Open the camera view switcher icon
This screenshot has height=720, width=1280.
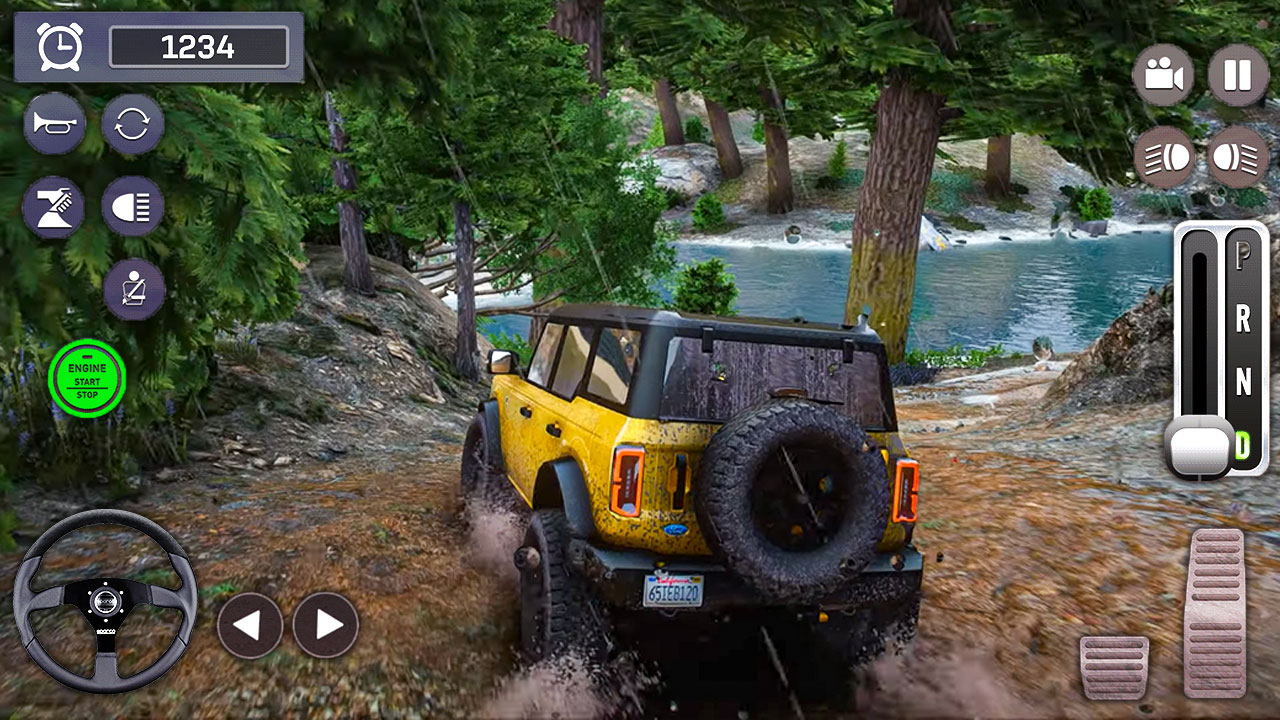point(1163,74)
